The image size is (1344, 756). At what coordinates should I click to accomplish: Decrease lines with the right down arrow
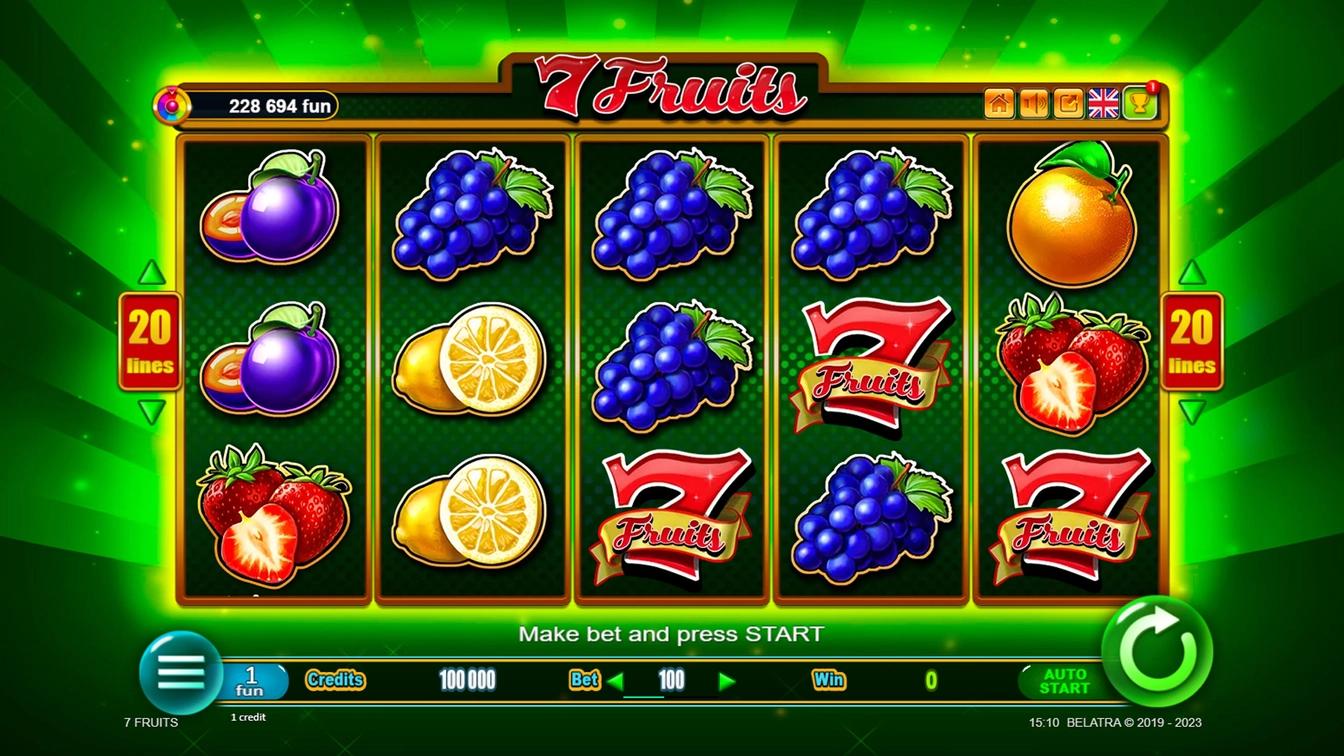[1192, 409]
